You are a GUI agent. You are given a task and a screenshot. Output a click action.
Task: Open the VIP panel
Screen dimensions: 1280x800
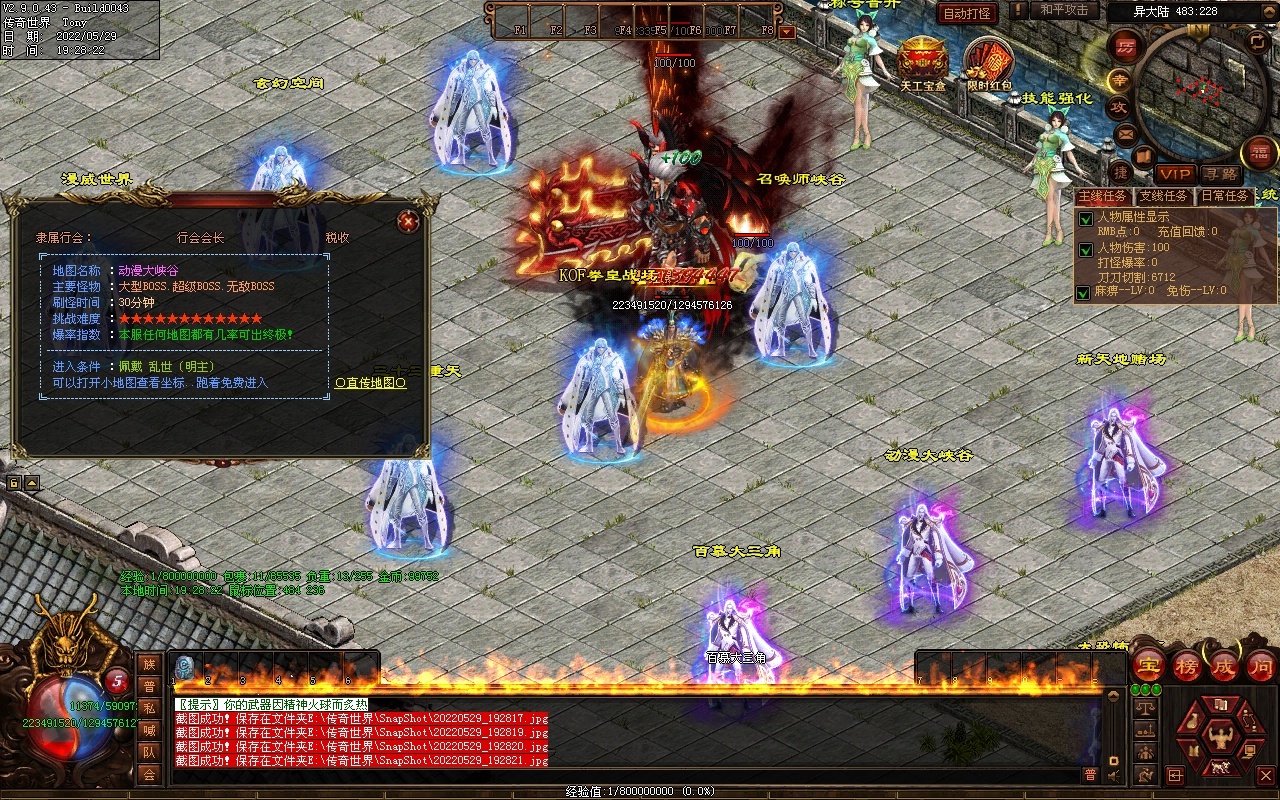point(1175,174)
